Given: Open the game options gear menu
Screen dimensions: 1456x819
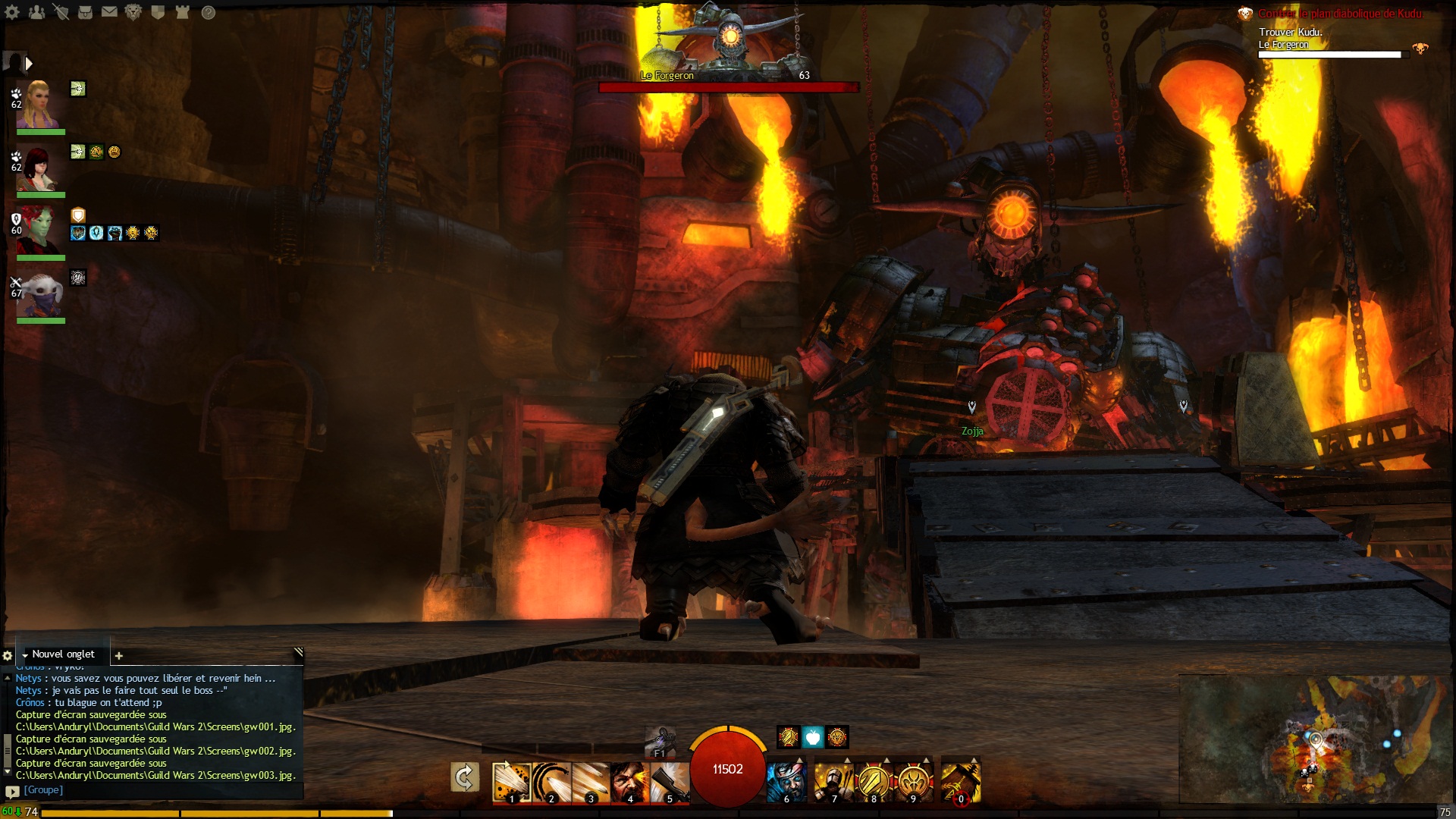Looking at the screenshot, I should click(13, 12).
